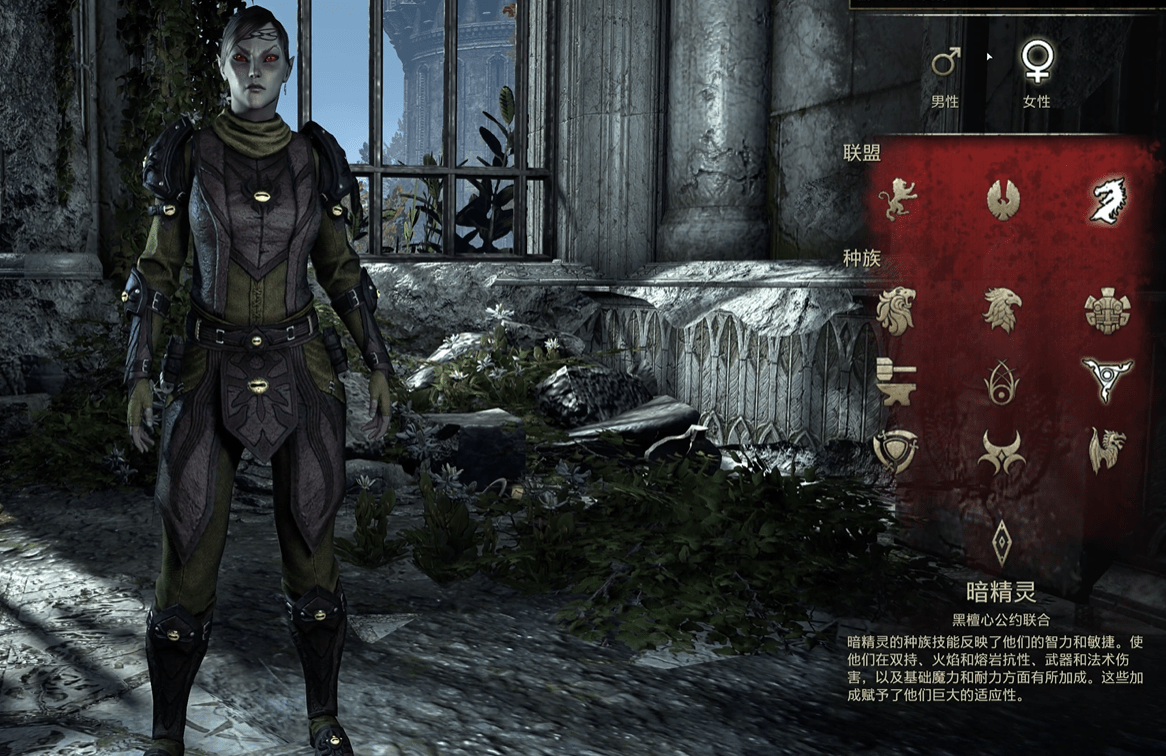Select the hammer and anvil race icon

[894, 381]
